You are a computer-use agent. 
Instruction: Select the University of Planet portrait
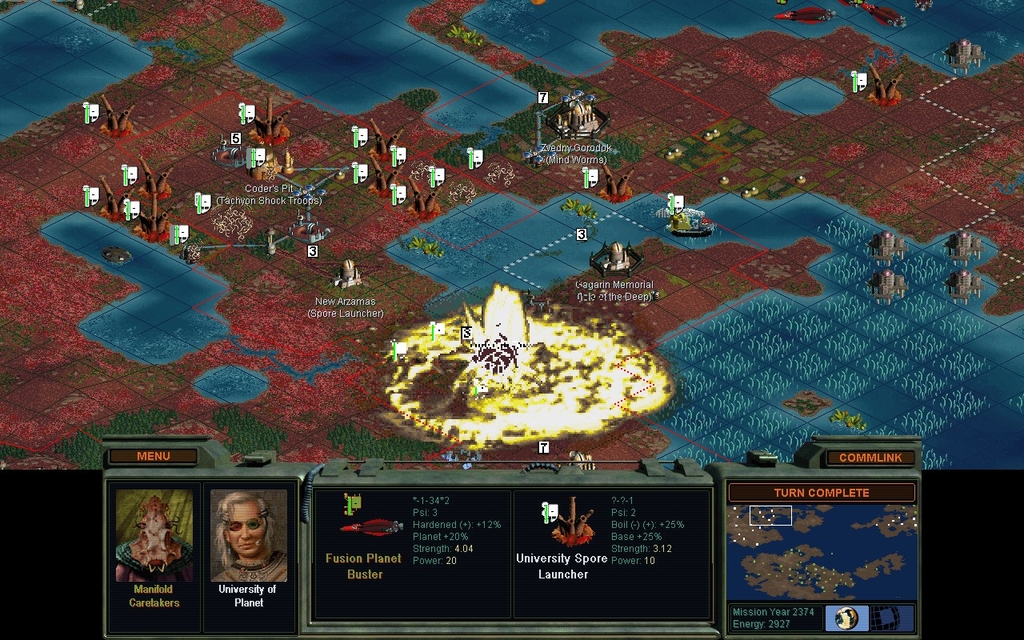[248, 535]
